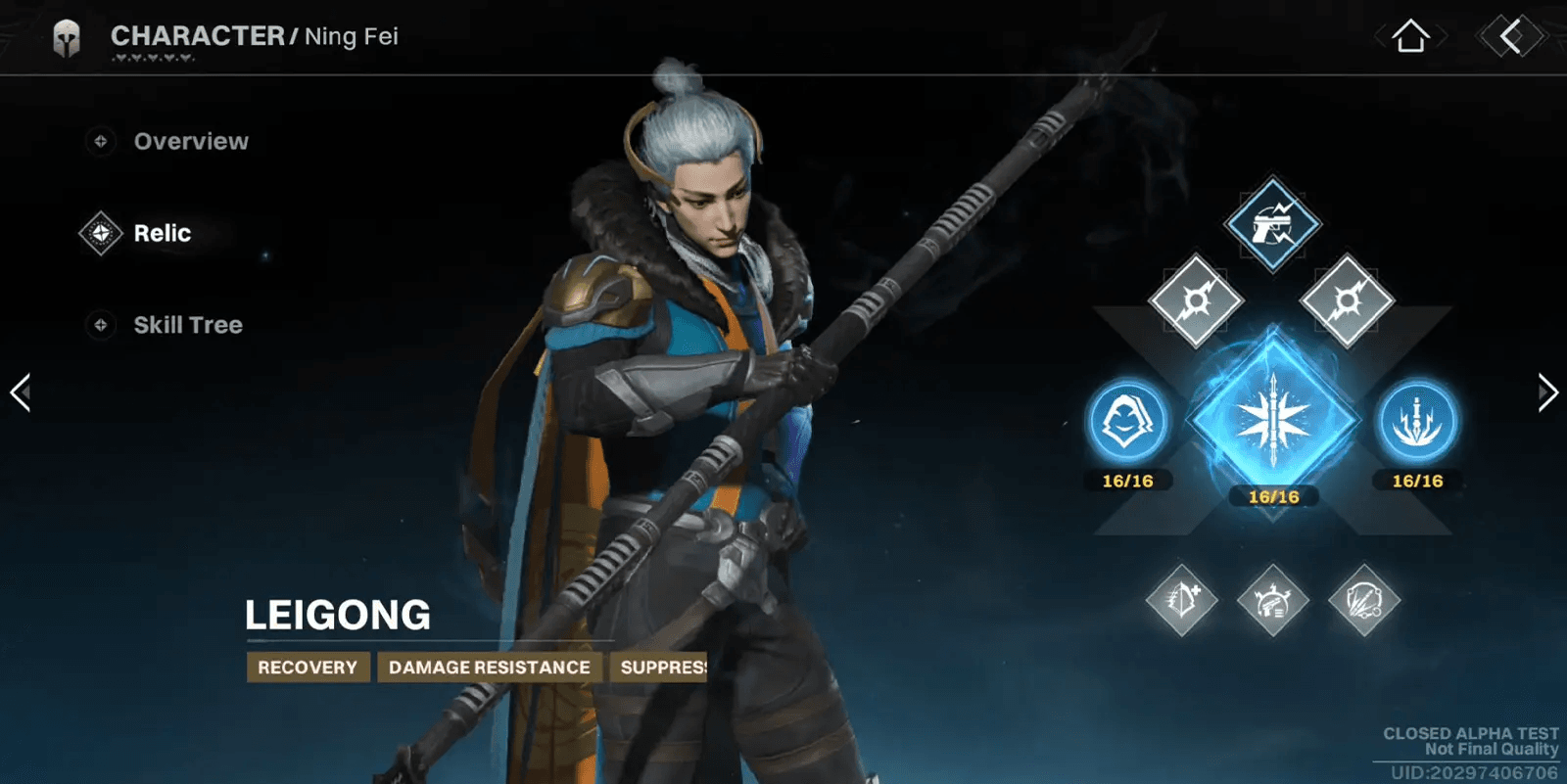
Task: Choose the claw-slash relic node
Action: point(1364,600)
